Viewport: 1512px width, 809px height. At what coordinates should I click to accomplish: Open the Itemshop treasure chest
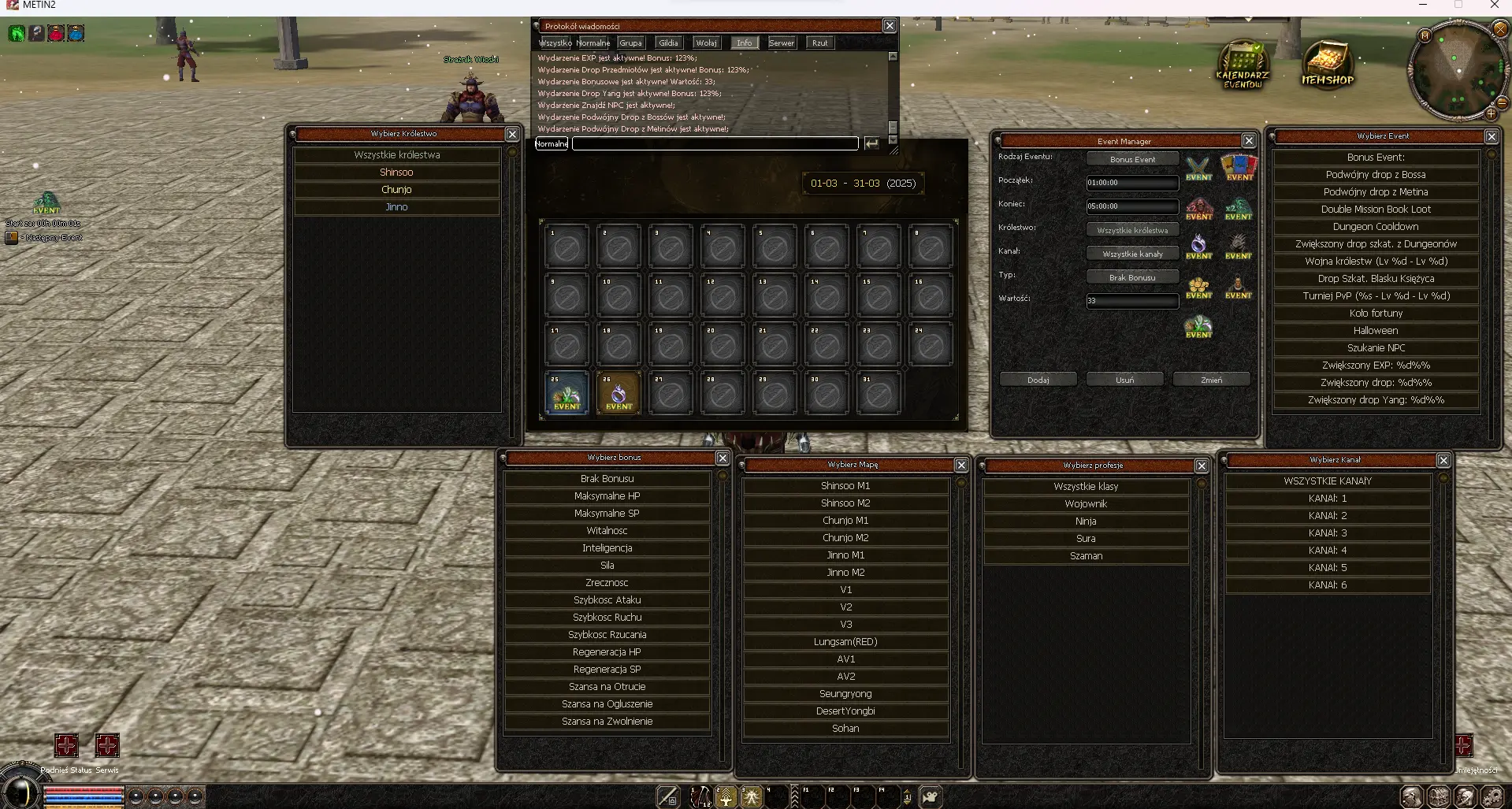(x=1327, y=64)
